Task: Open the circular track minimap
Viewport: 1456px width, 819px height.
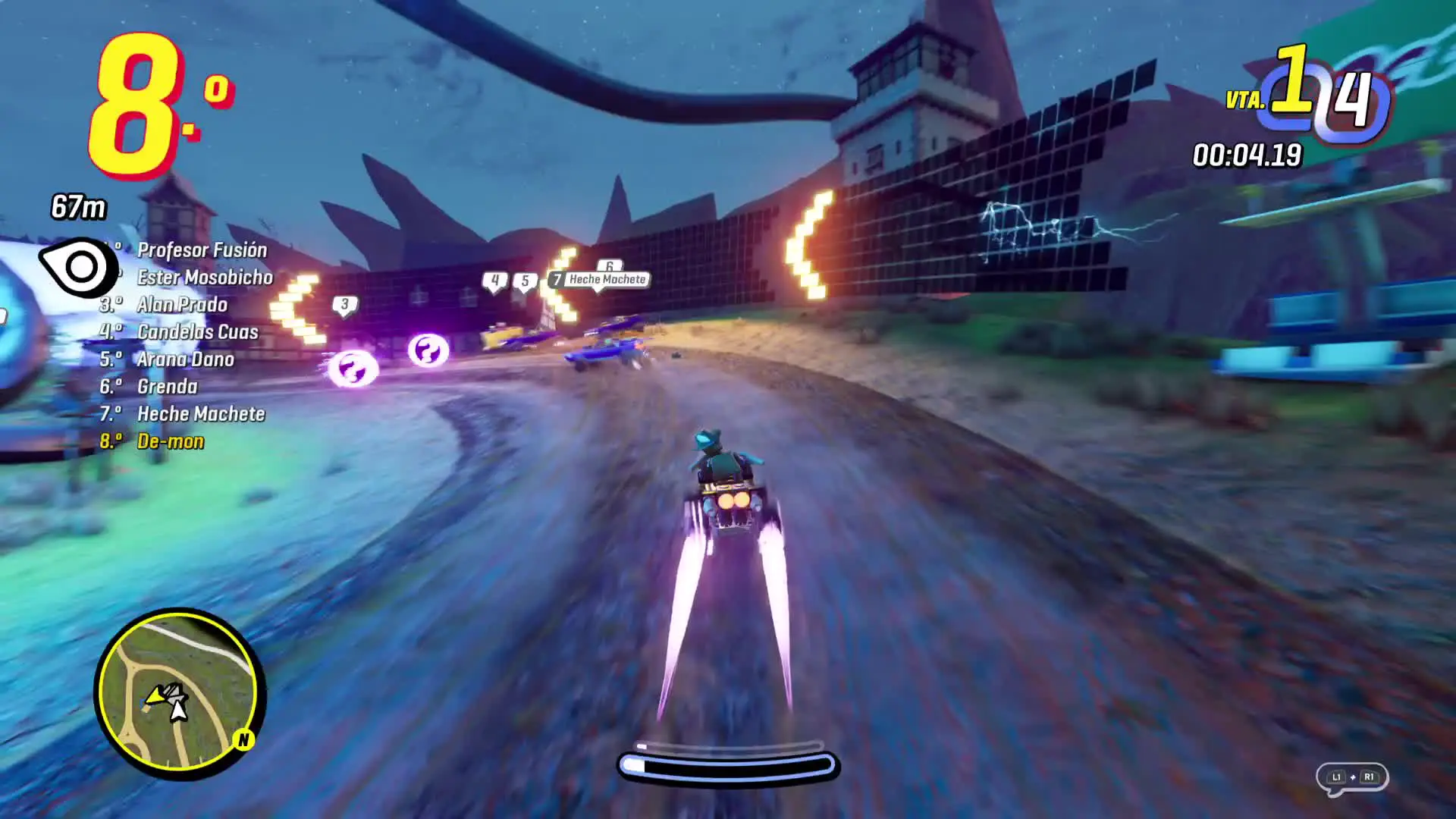Action: point(179,692)
